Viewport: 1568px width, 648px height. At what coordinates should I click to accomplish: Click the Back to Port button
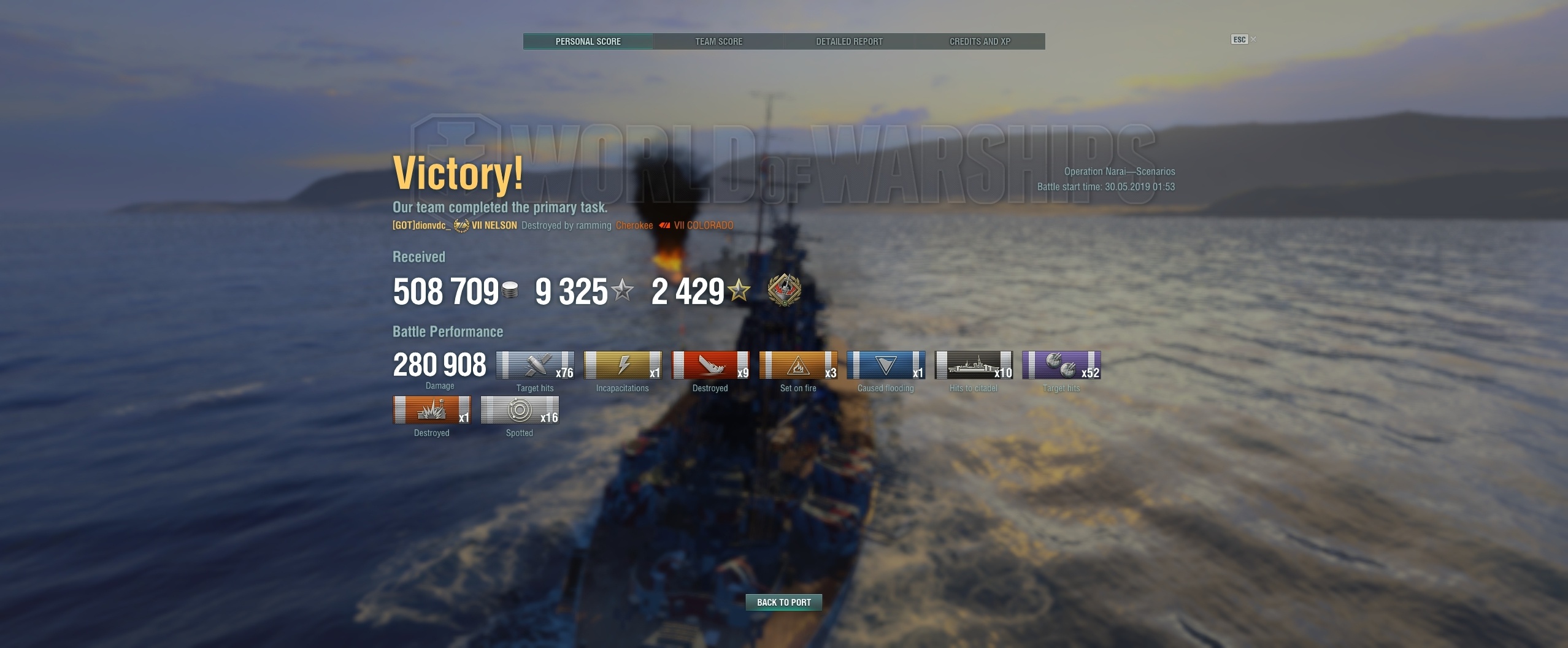(783, 603)
